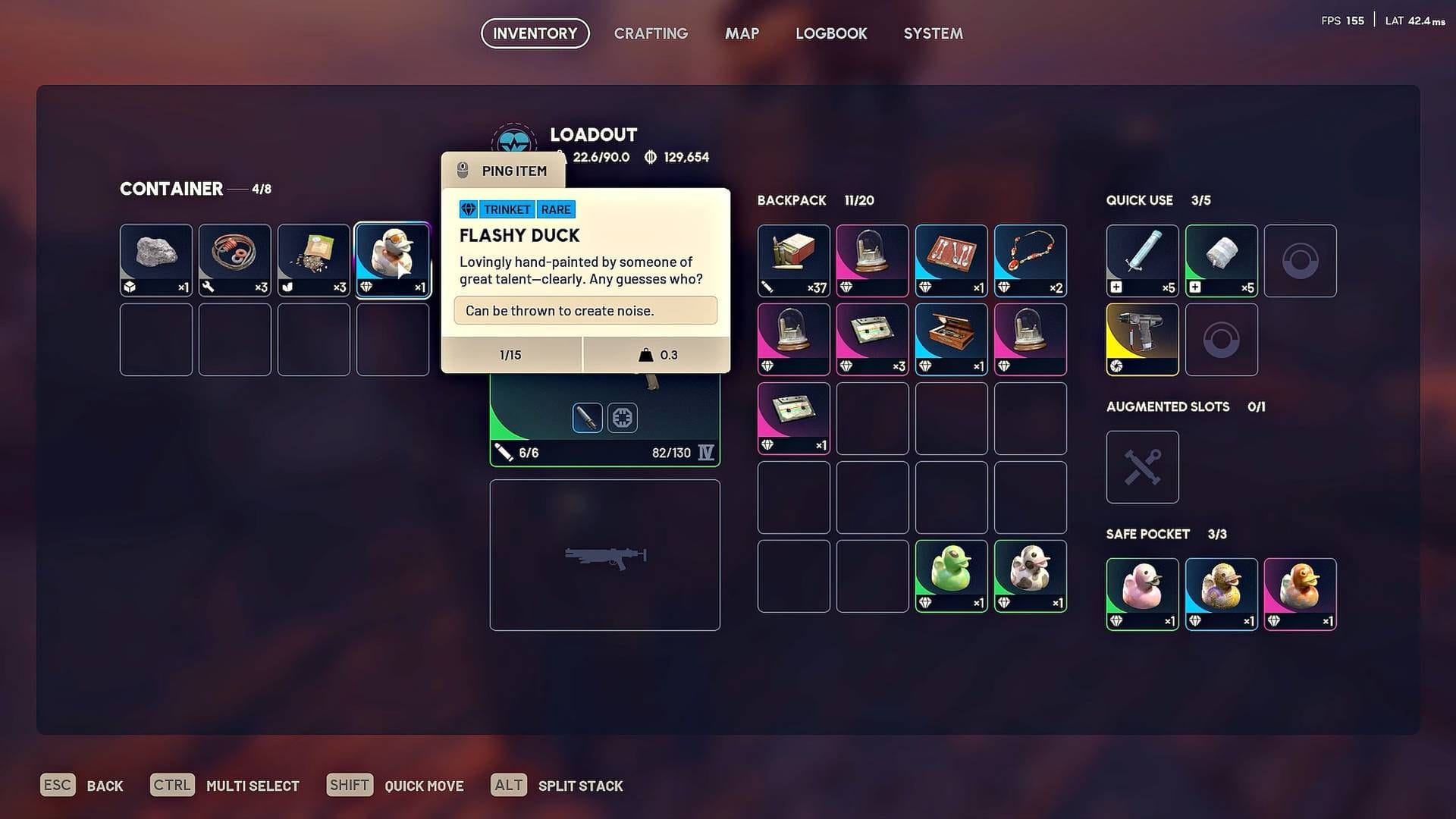Select the Flashy Duck in the container
Image resolution: width=1456 pixels, height=819 pixels.
pos(393,259)
